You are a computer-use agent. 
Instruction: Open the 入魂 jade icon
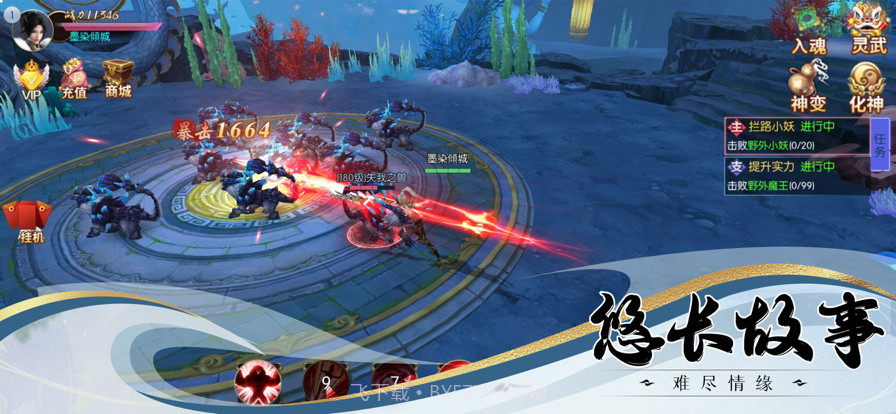807,25
